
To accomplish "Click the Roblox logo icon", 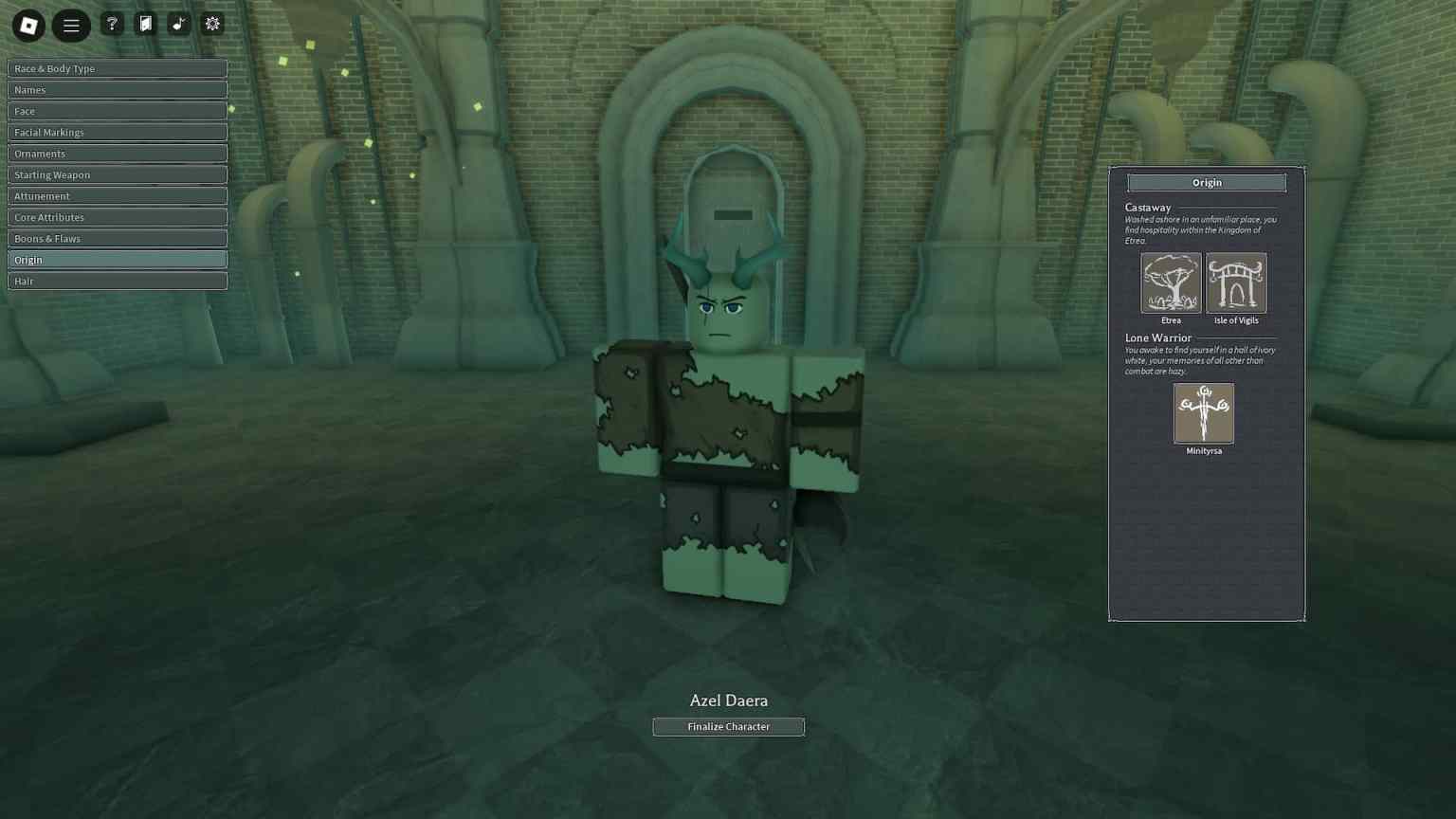I will [x=27, y=25].
